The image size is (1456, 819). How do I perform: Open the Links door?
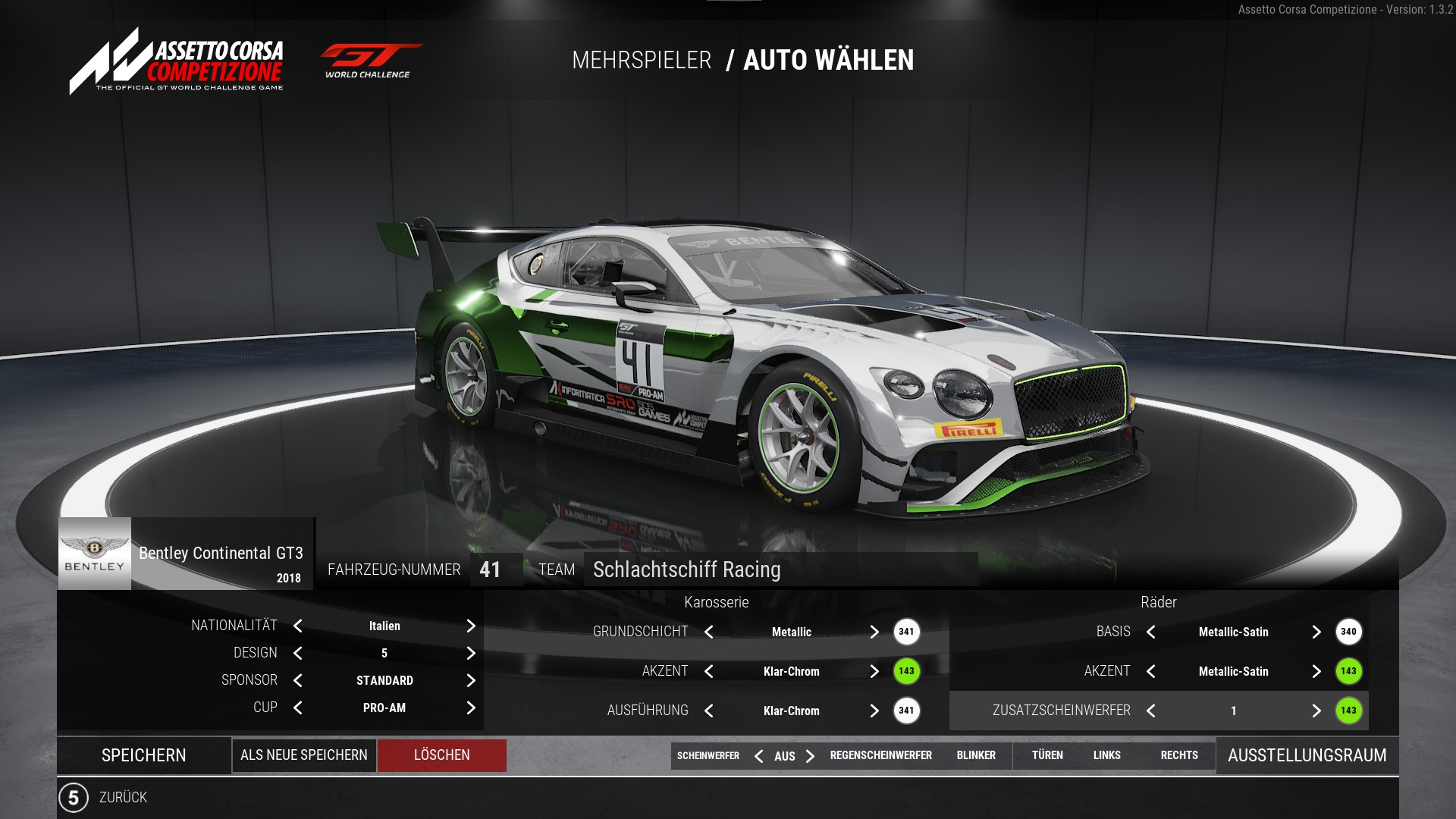pos(1106,755)
